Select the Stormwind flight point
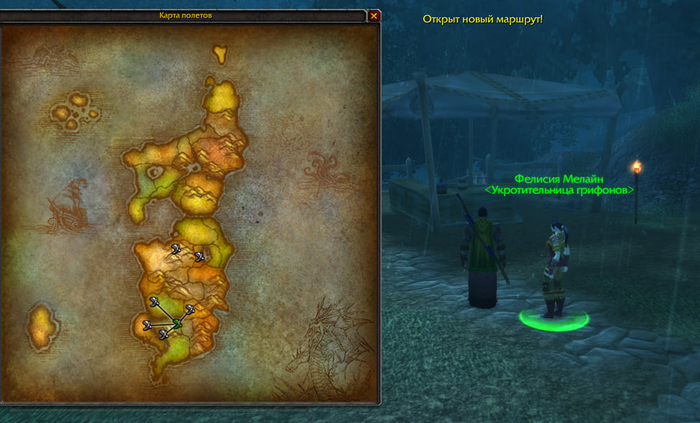The width and height of the screenshot is (700, 423). [x=155, y=301]
